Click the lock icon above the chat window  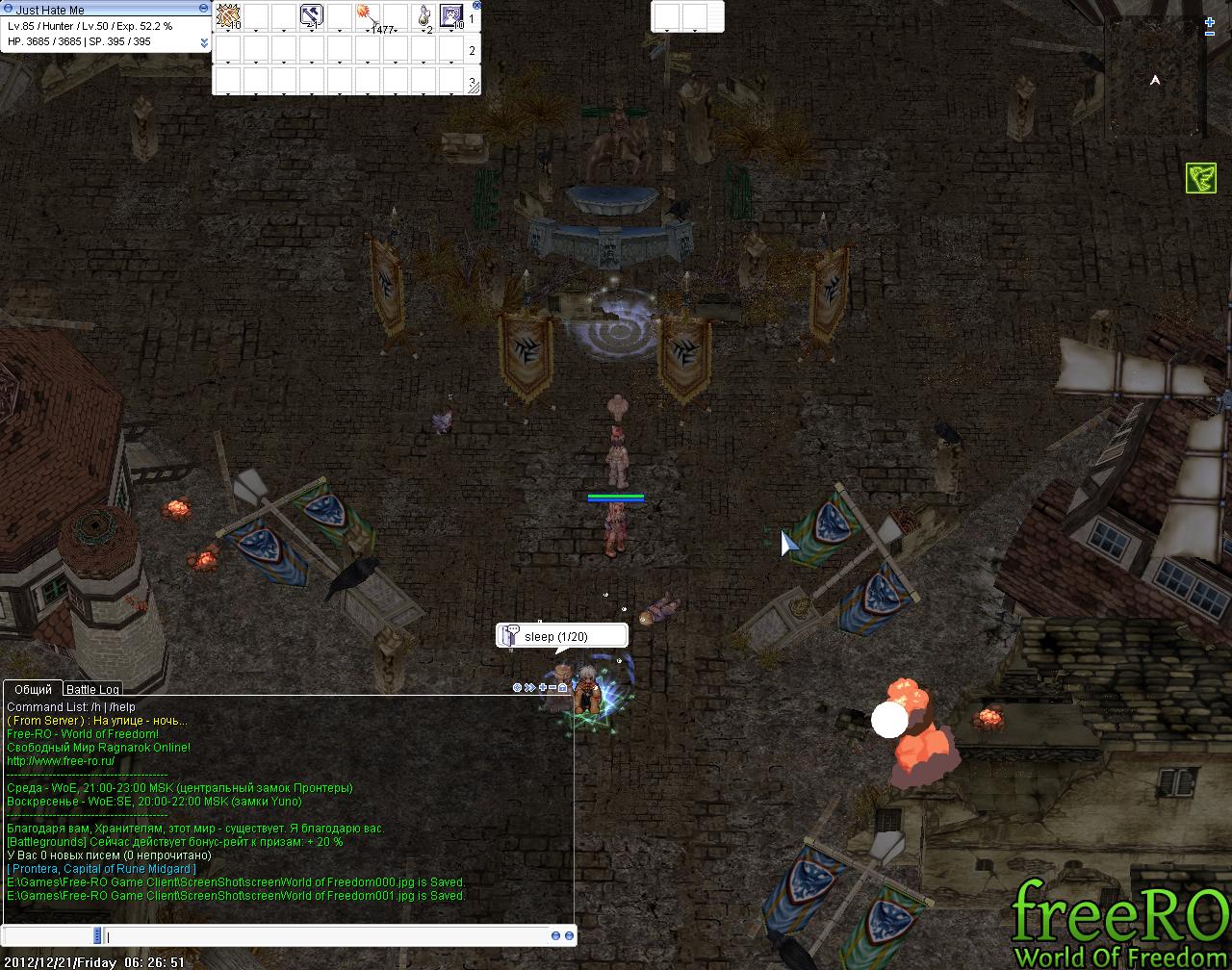(563, 688)
